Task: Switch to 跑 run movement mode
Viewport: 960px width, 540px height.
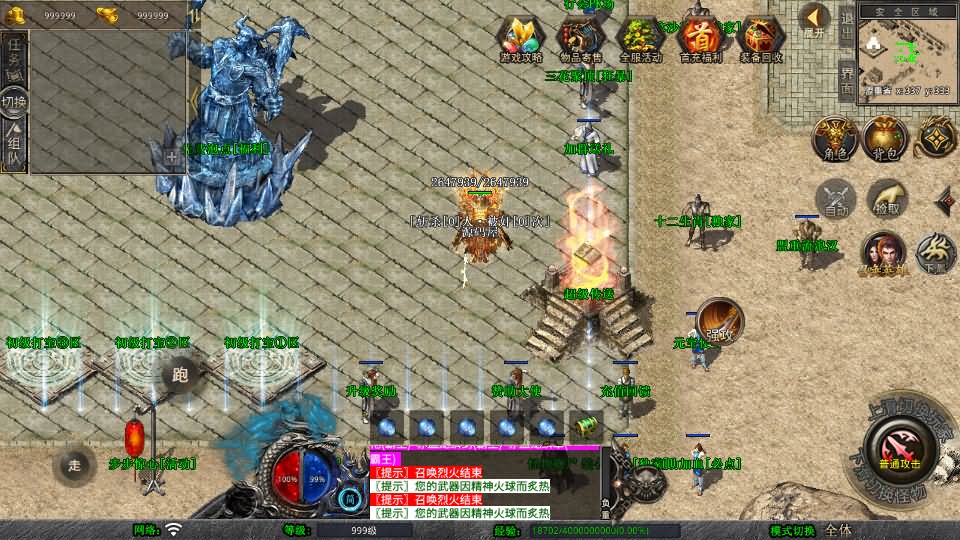Action: coord(180,374)
